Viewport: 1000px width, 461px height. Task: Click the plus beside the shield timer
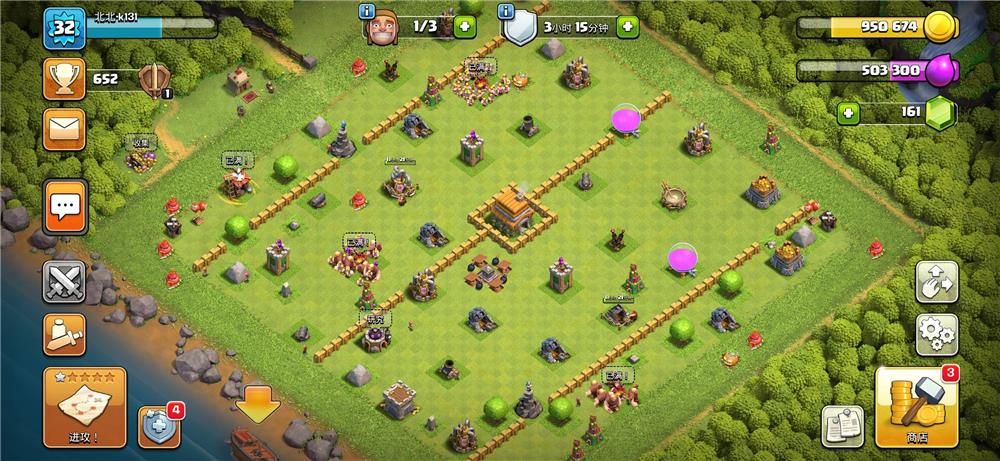pos(628,26)
